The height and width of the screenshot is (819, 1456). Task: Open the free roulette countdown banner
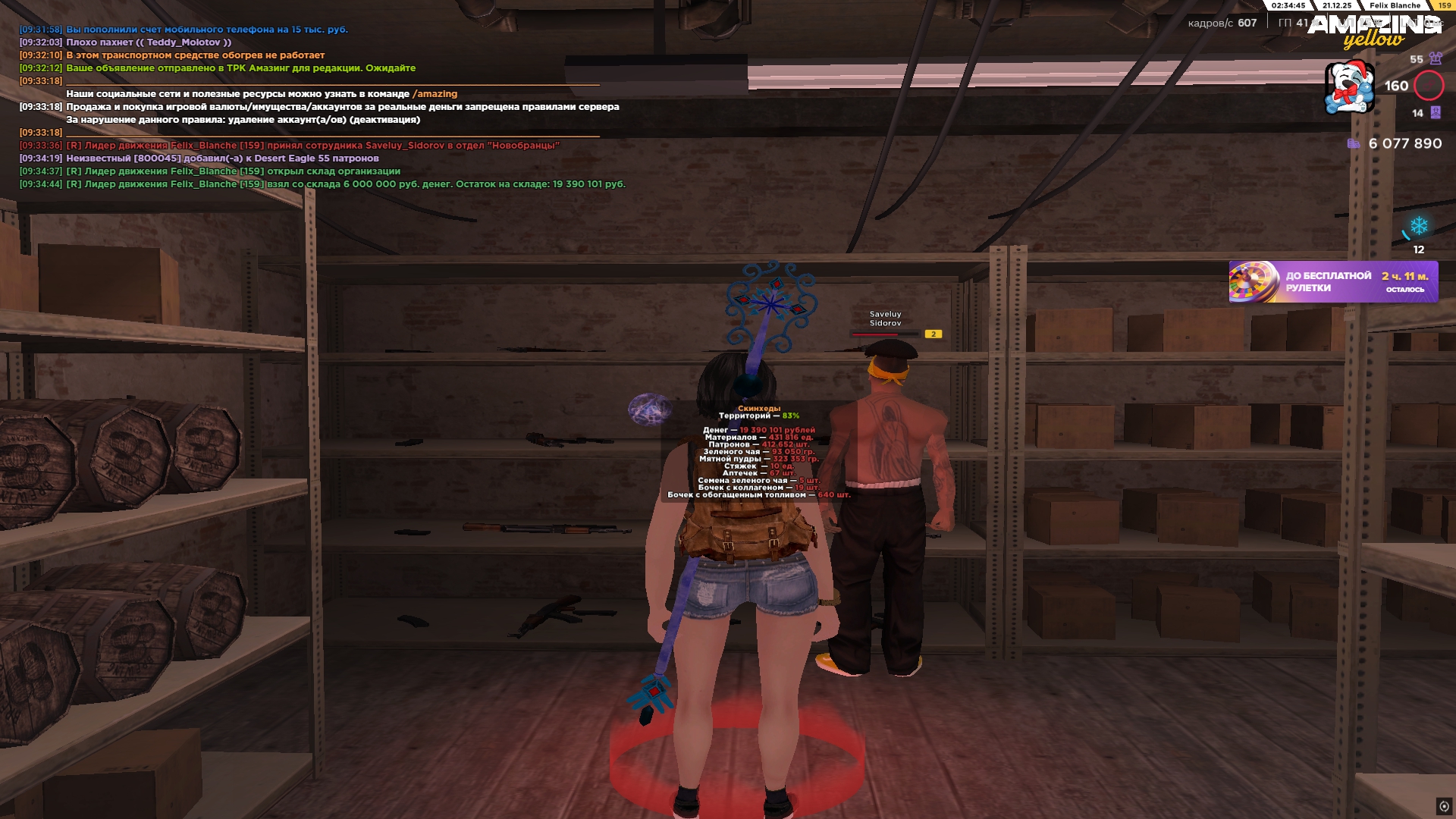1332,281
